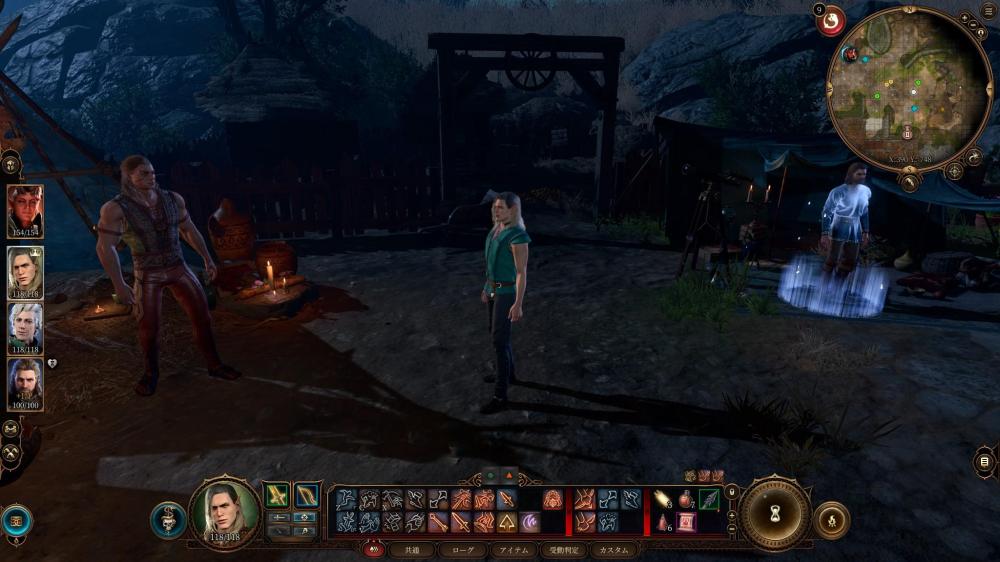The height and width of the screenshot is (562, 1000).
Task: Select the アイテム hotbar tab
Action: 516,550
